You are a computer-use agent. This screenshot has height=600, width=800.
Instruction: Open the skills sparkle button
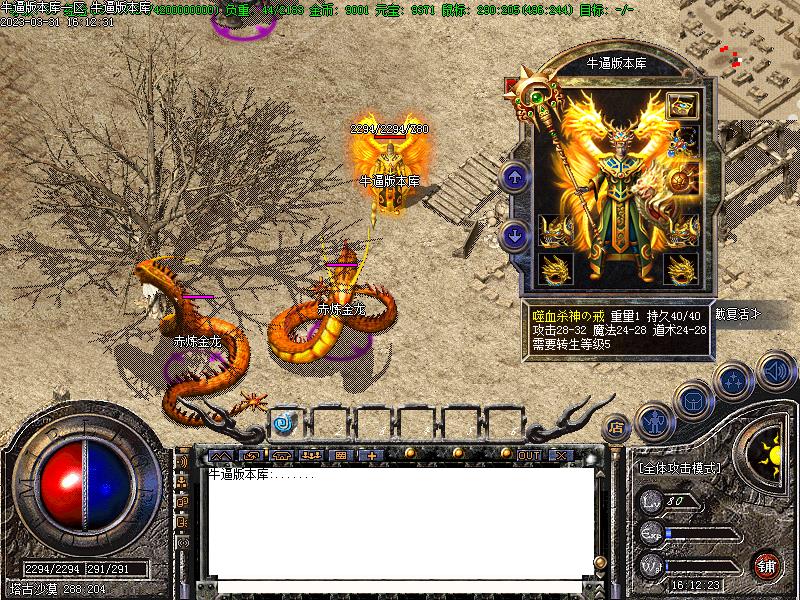coord(734,382)
